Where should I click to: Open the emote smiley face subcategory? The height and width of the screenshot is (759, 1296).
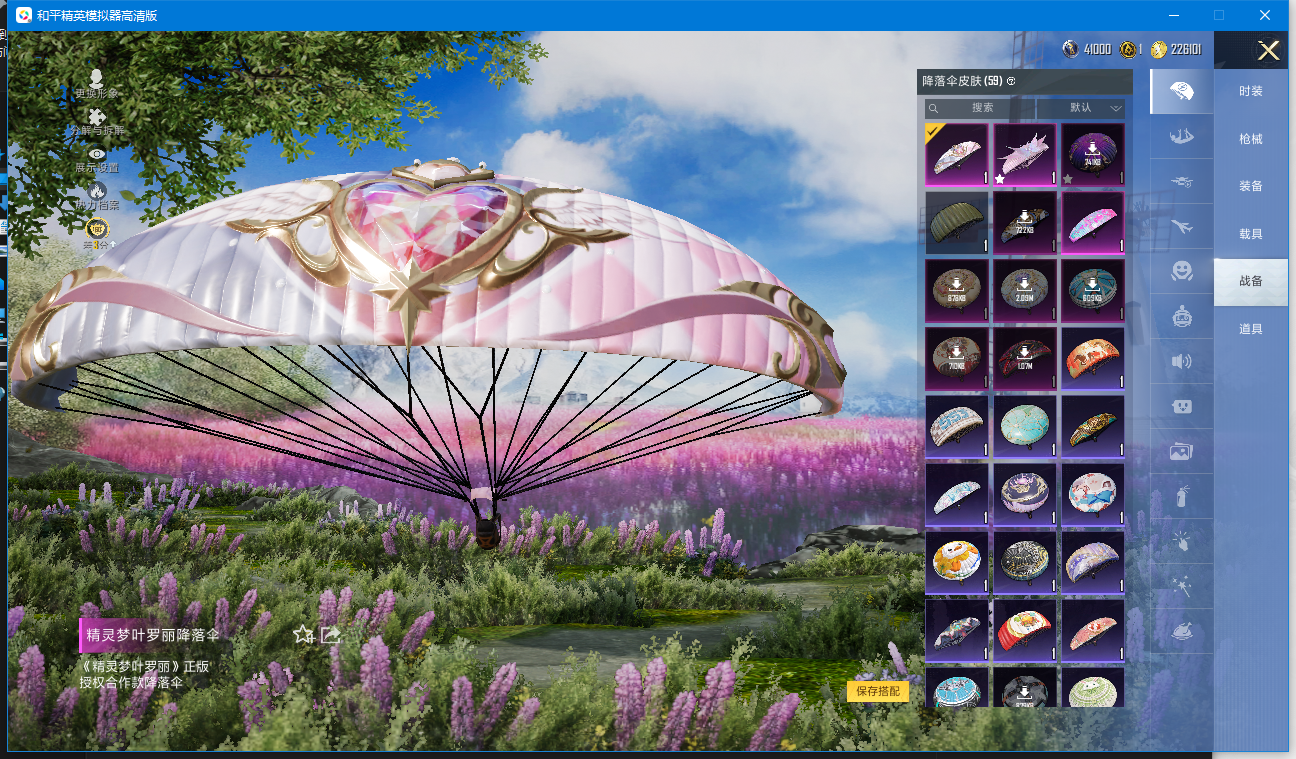[1181, 271]
